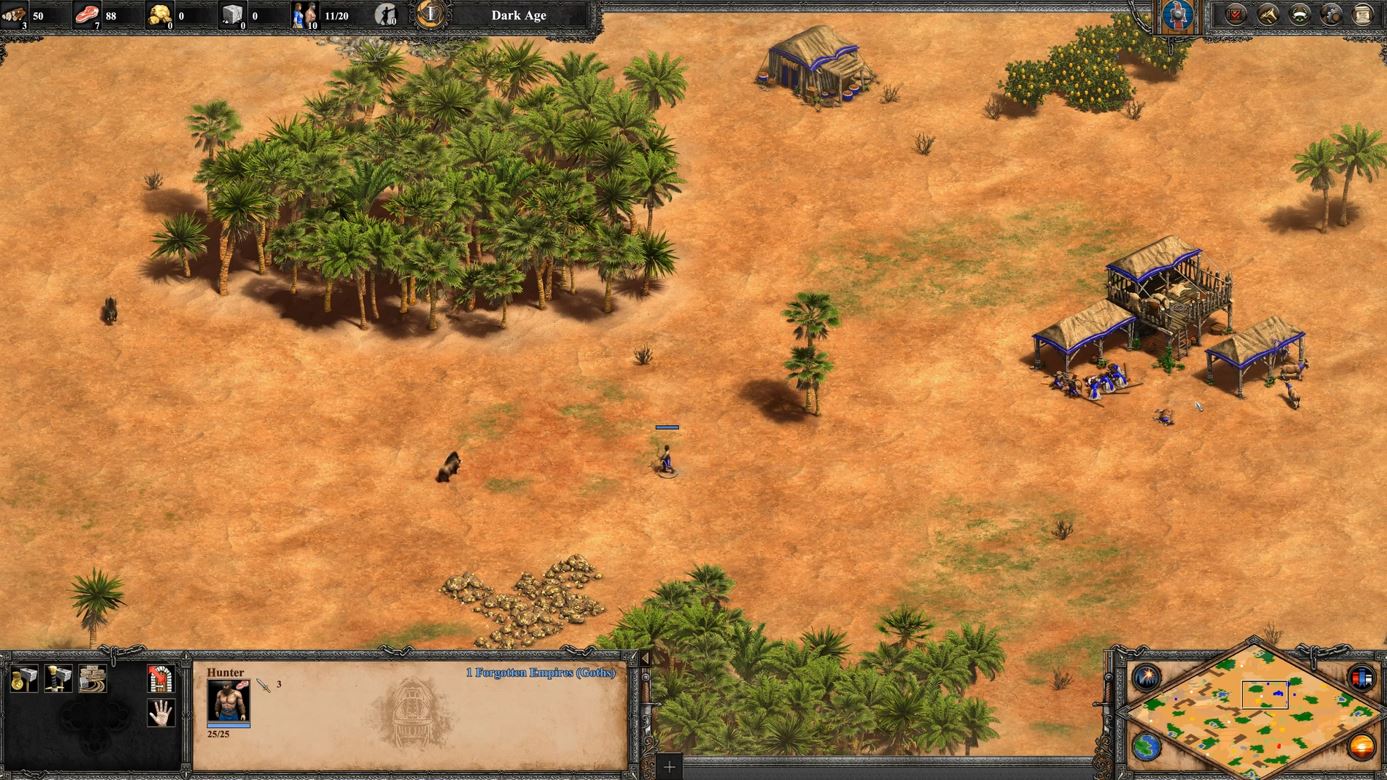Open the diplomacy handshake button
Viewport: 1387px width, 780px height.
1299,15
